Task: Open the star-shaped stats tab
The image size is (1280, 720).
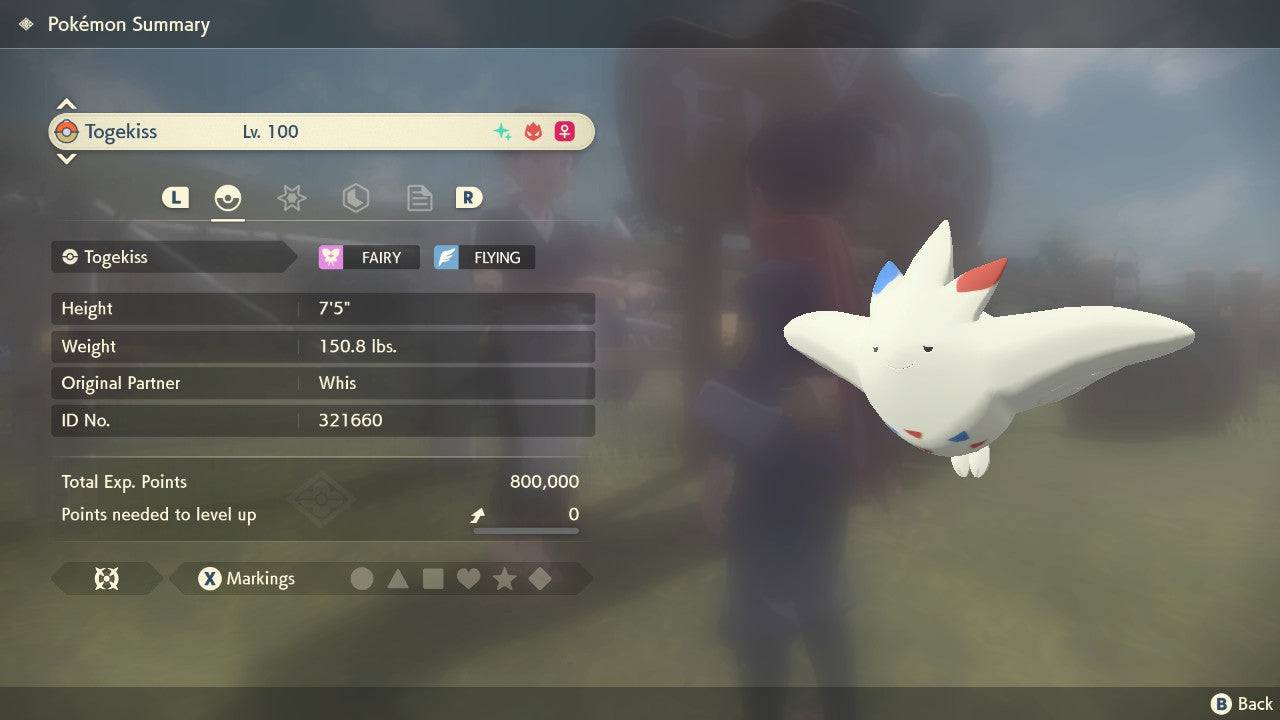Action: coord(291,198)
